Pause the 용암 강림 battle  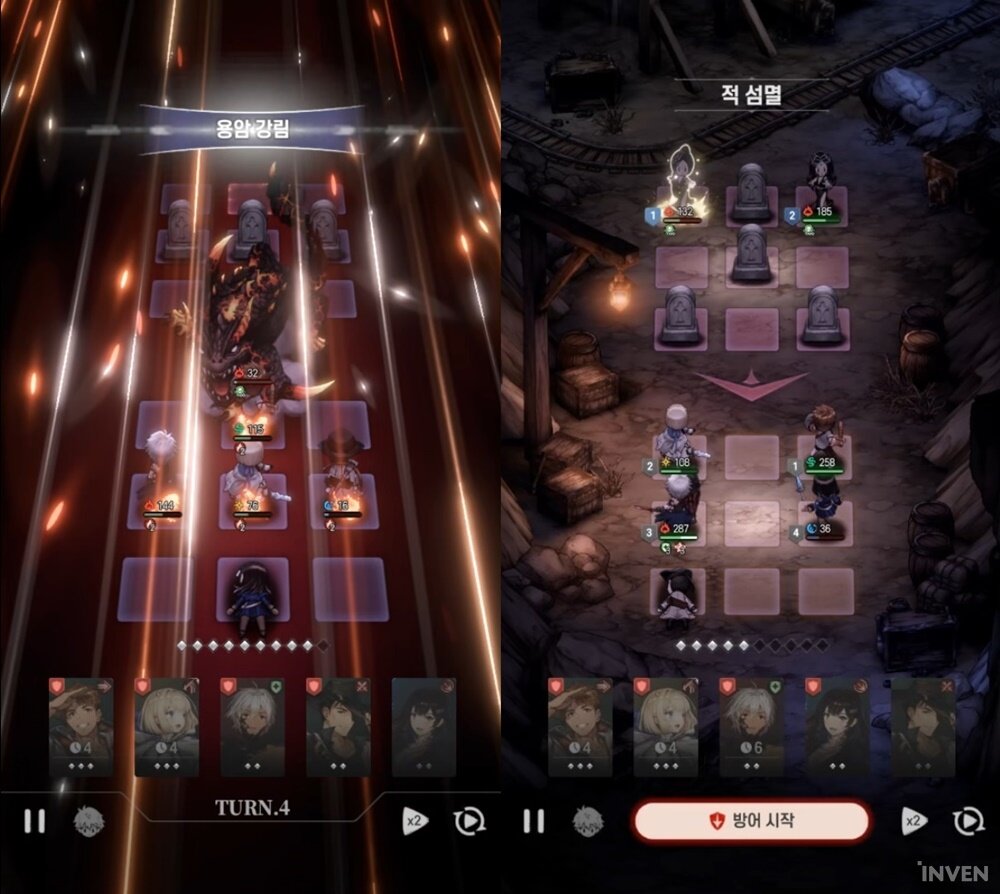click(x=35, y=822)
